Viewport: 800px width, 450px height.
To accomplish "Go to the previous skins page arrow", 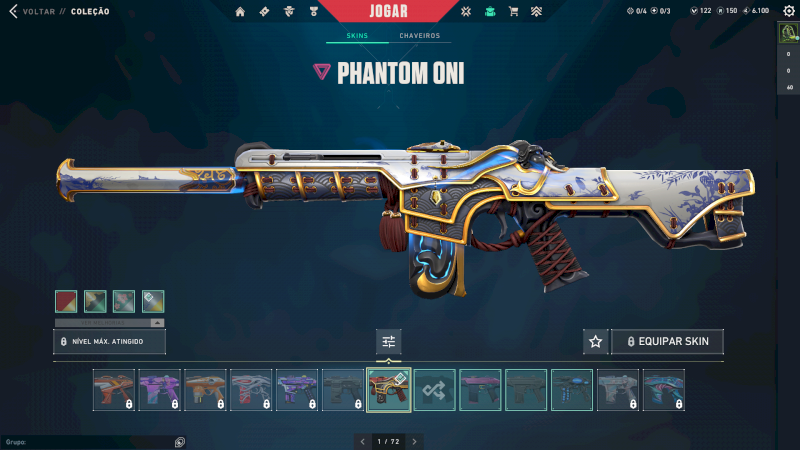I will pos(362,441).
